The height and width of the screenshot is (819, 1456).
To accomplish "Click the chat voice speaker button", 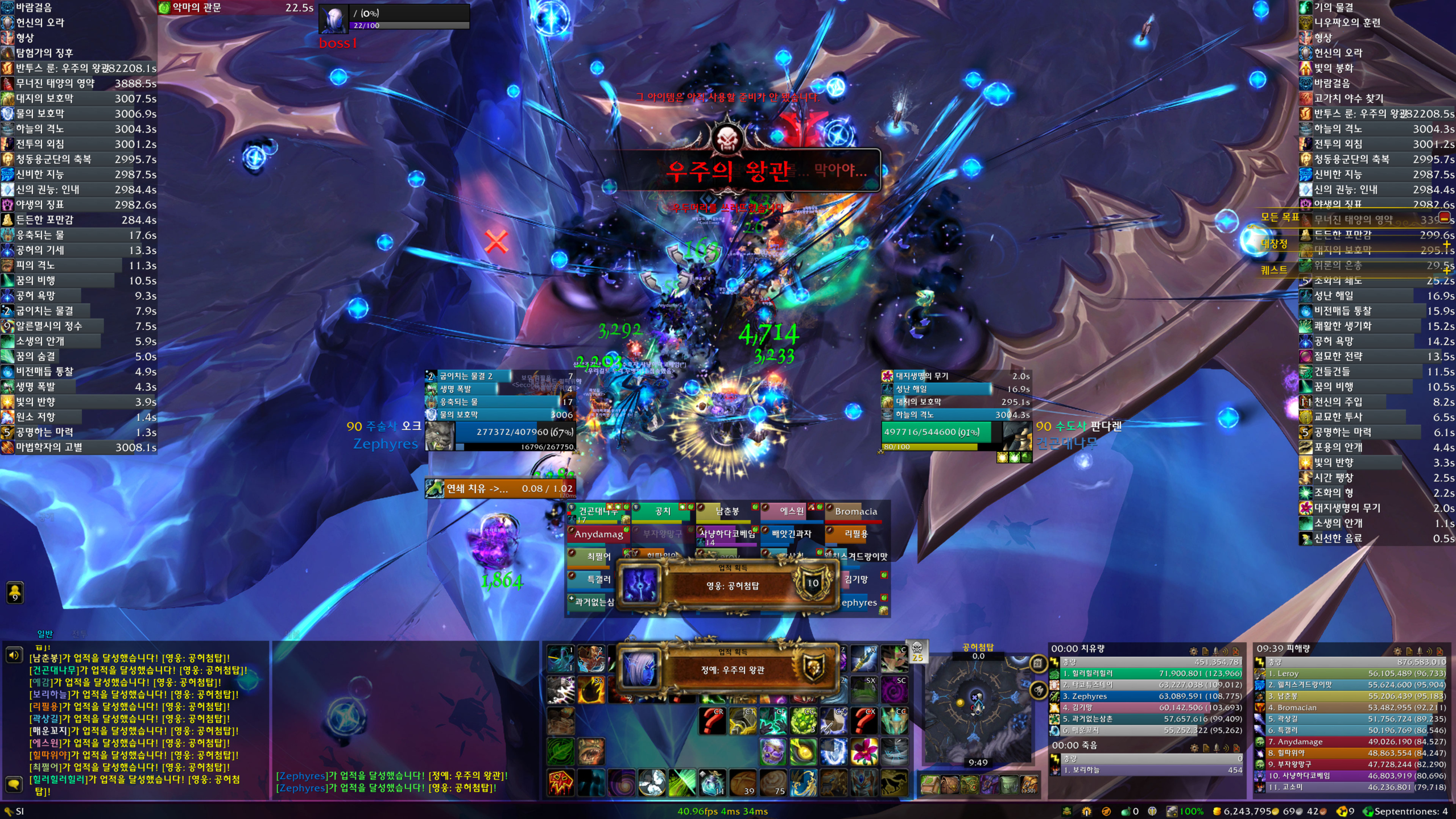I will point(14,655).
